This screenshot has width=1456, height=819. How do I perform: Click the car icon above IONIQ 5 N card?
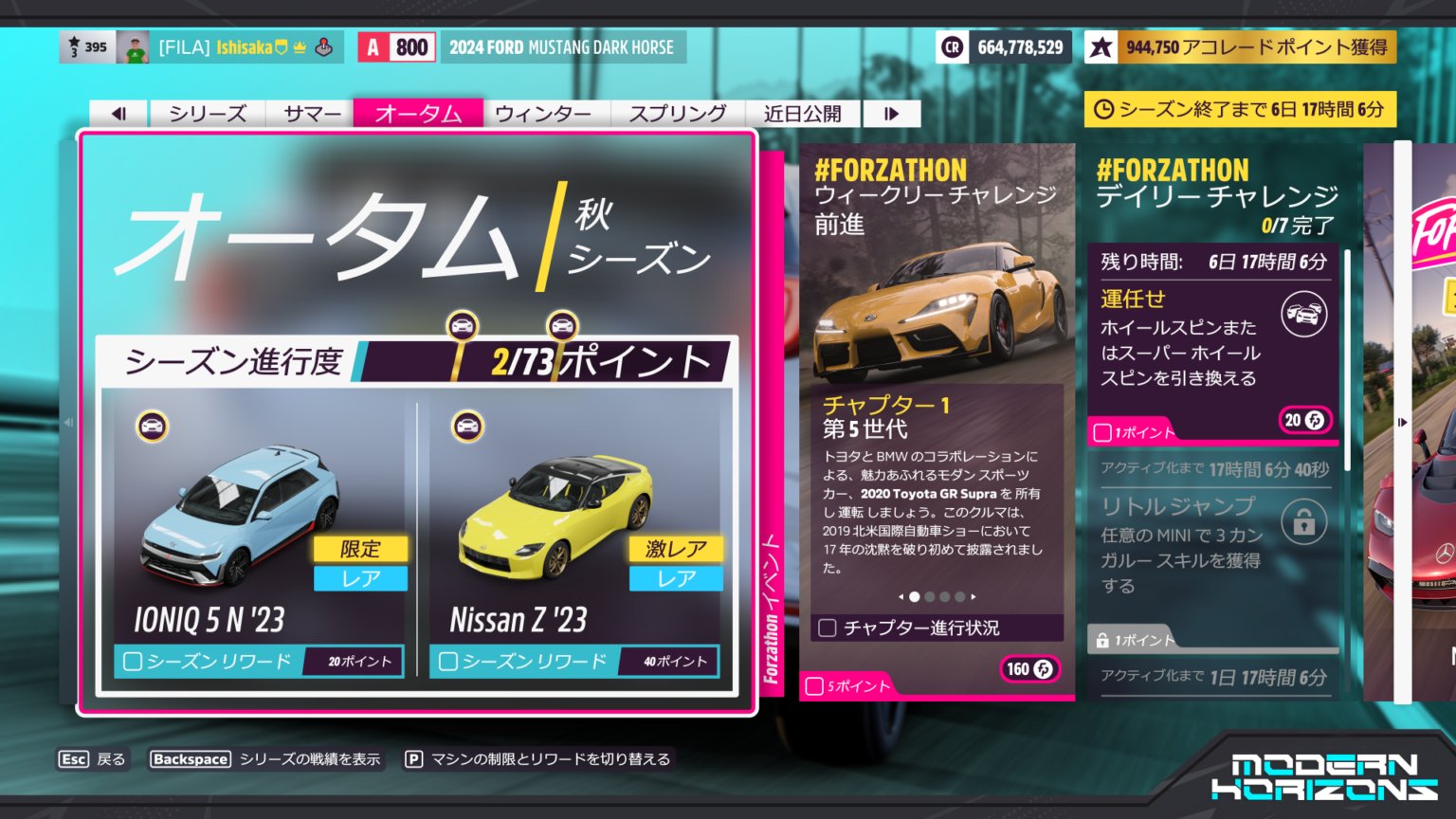(x=153, y=426)
